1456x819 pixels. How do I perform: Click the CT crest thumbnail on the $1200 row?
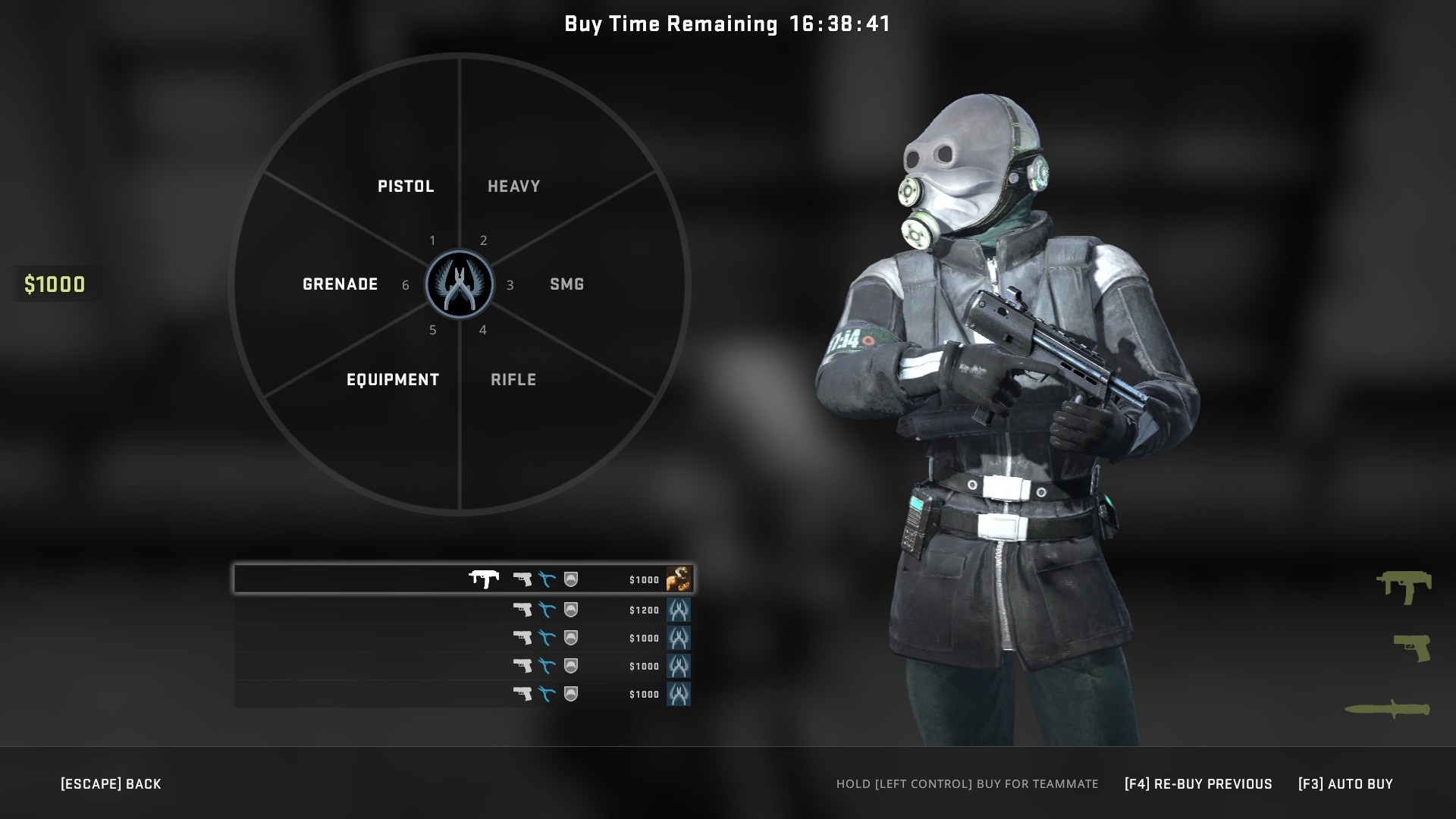(679, 610)
